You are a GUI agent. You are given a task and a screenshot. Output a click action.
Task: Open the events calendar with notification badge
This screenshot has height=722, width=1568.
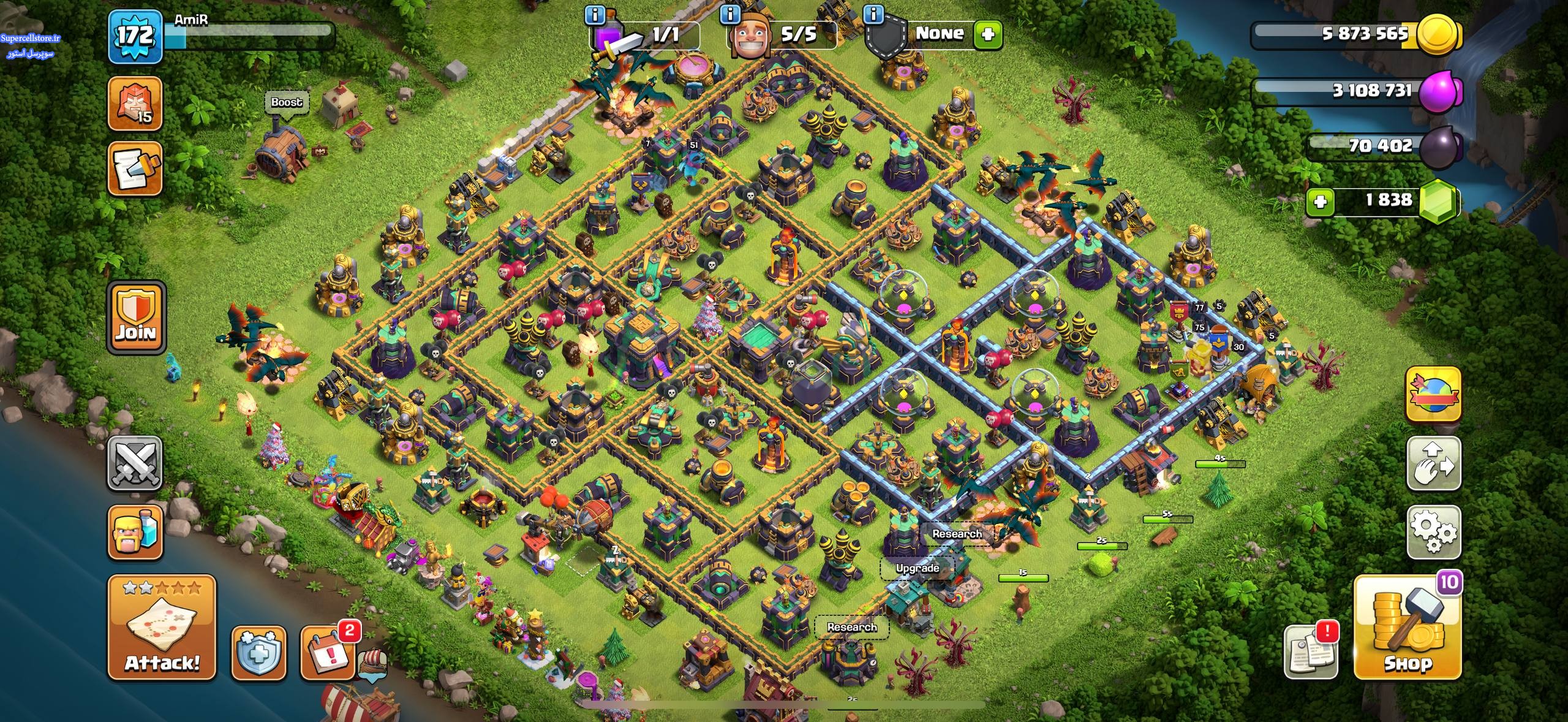pos(328,653)
